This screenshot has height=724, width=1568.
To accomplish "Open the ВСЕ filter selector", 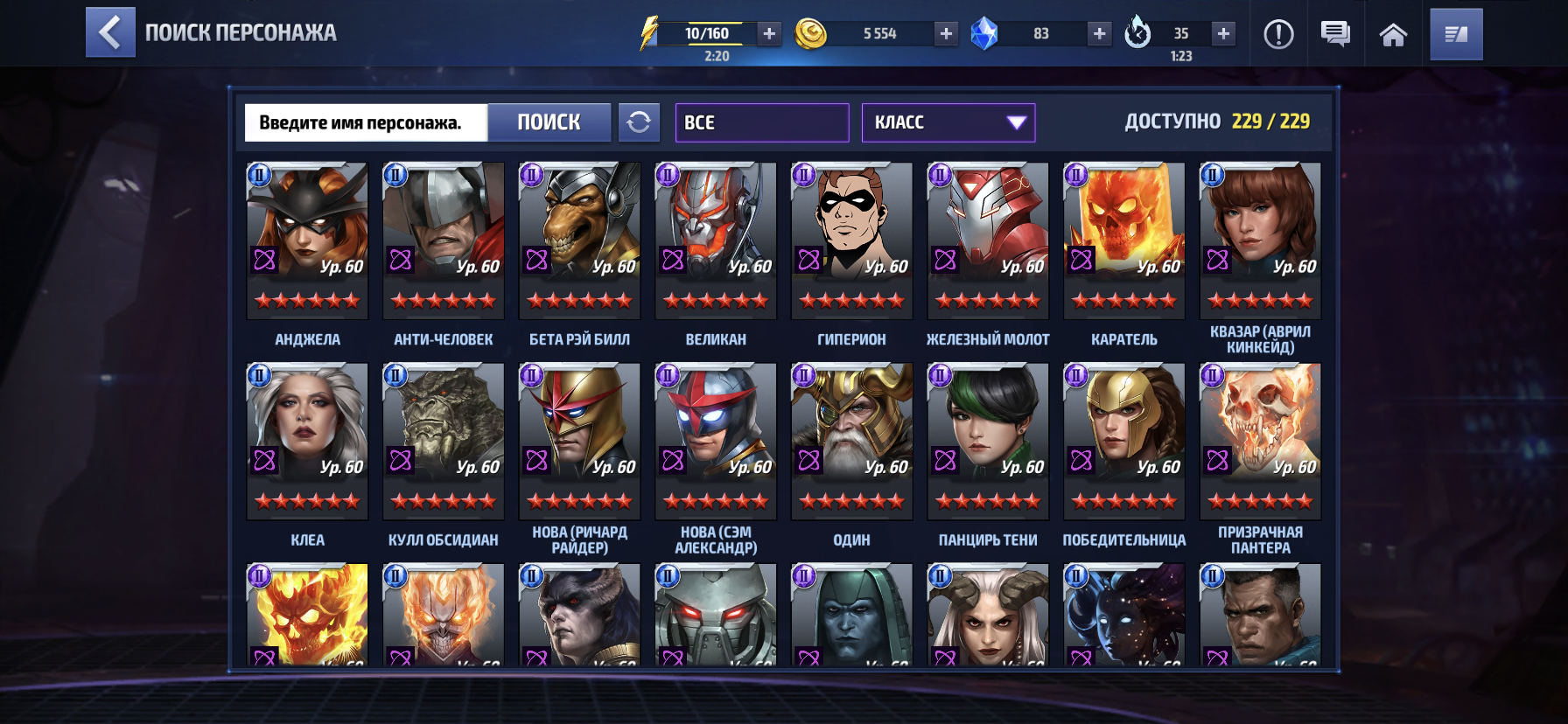I will click(x=761, y=122).
